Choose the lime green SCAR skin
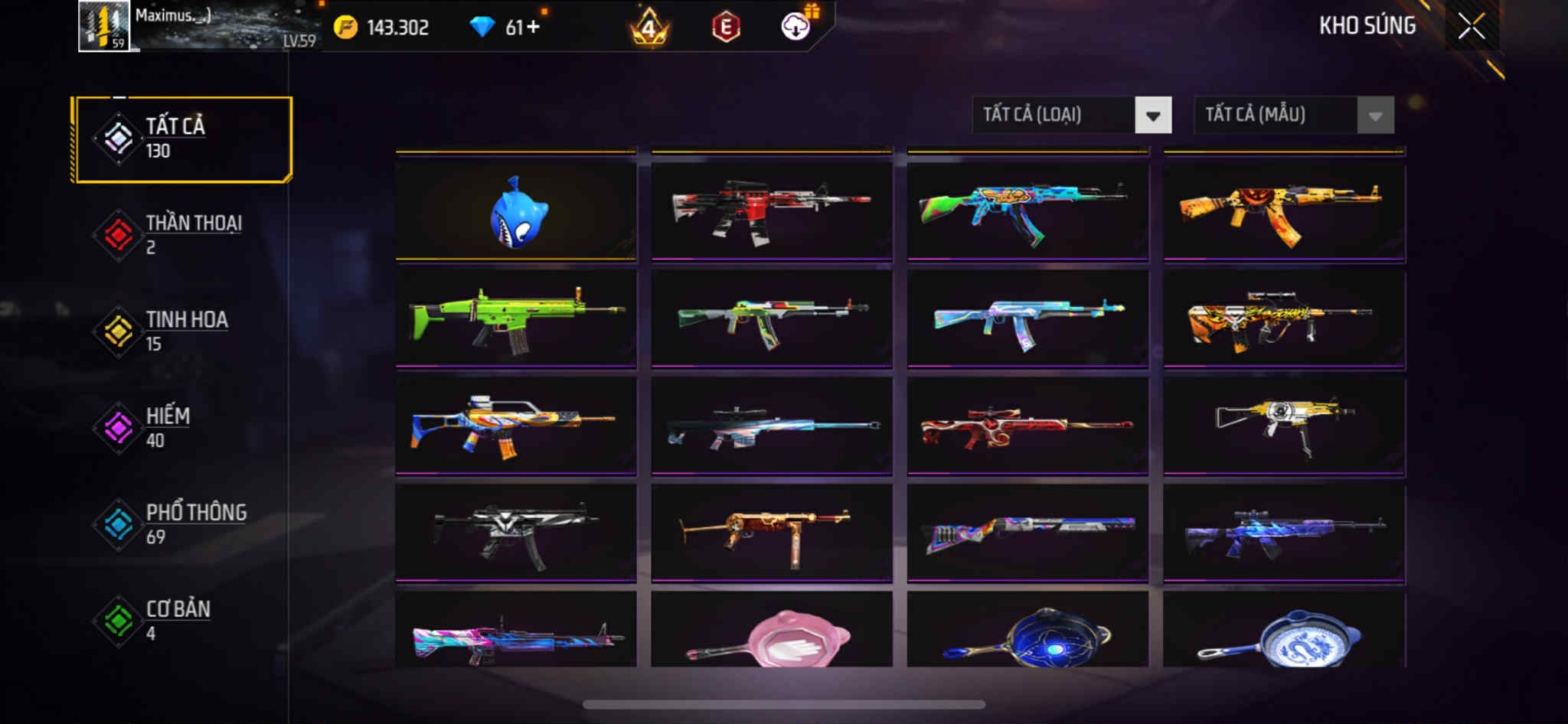 [x=516, y=318]
